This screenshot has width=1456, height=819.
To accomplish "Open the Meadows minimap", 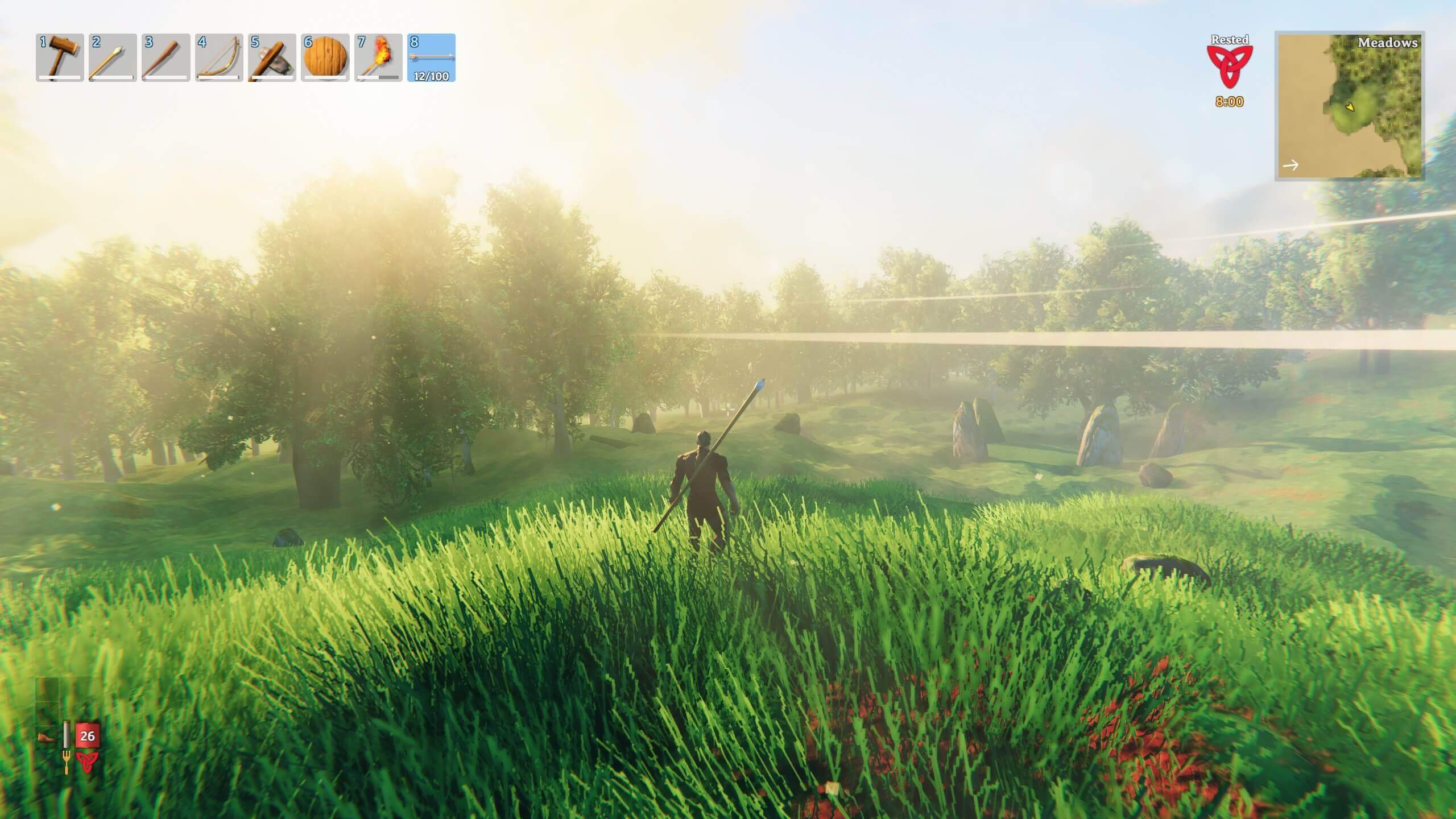I will pos(1350,106).
